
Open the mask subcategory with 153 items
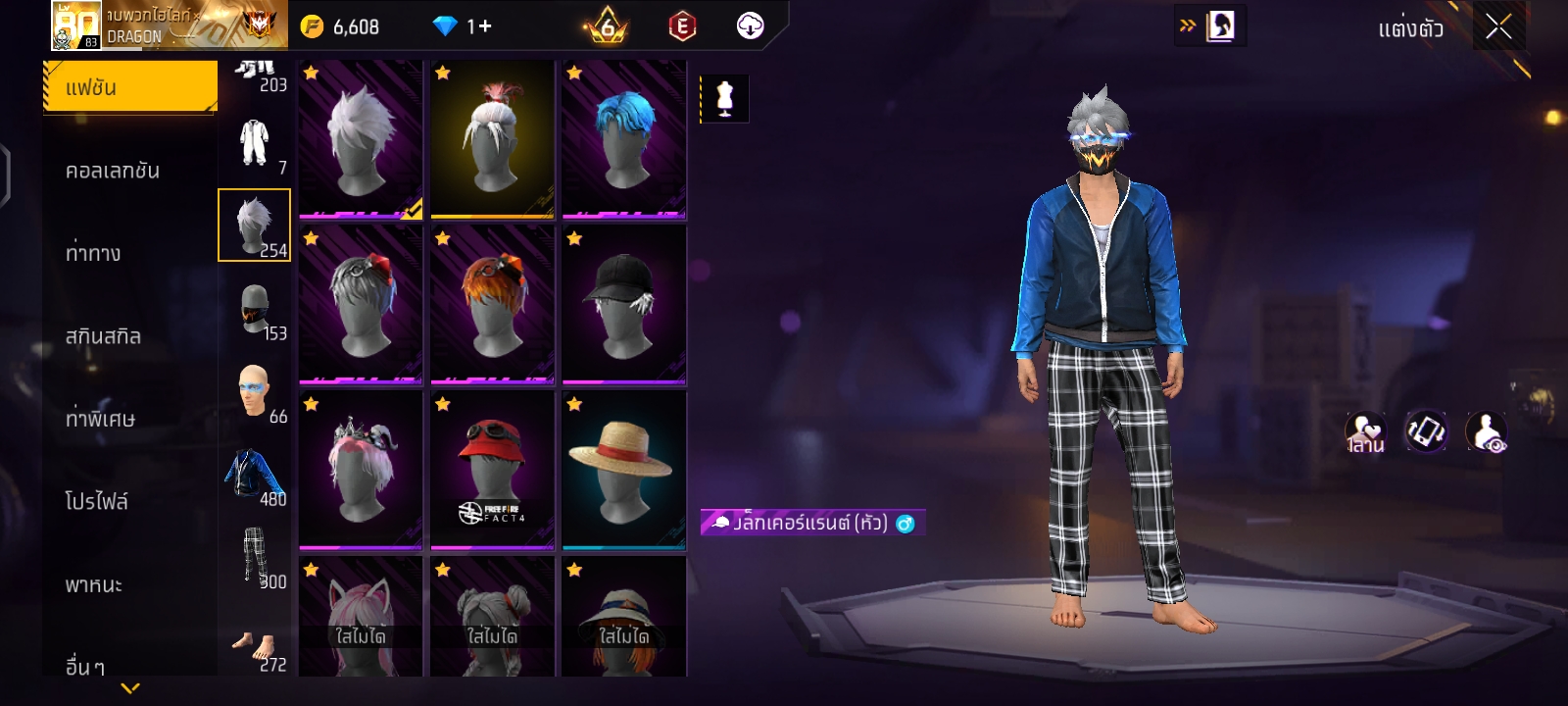pyautogui.click(x=255, y=309)
